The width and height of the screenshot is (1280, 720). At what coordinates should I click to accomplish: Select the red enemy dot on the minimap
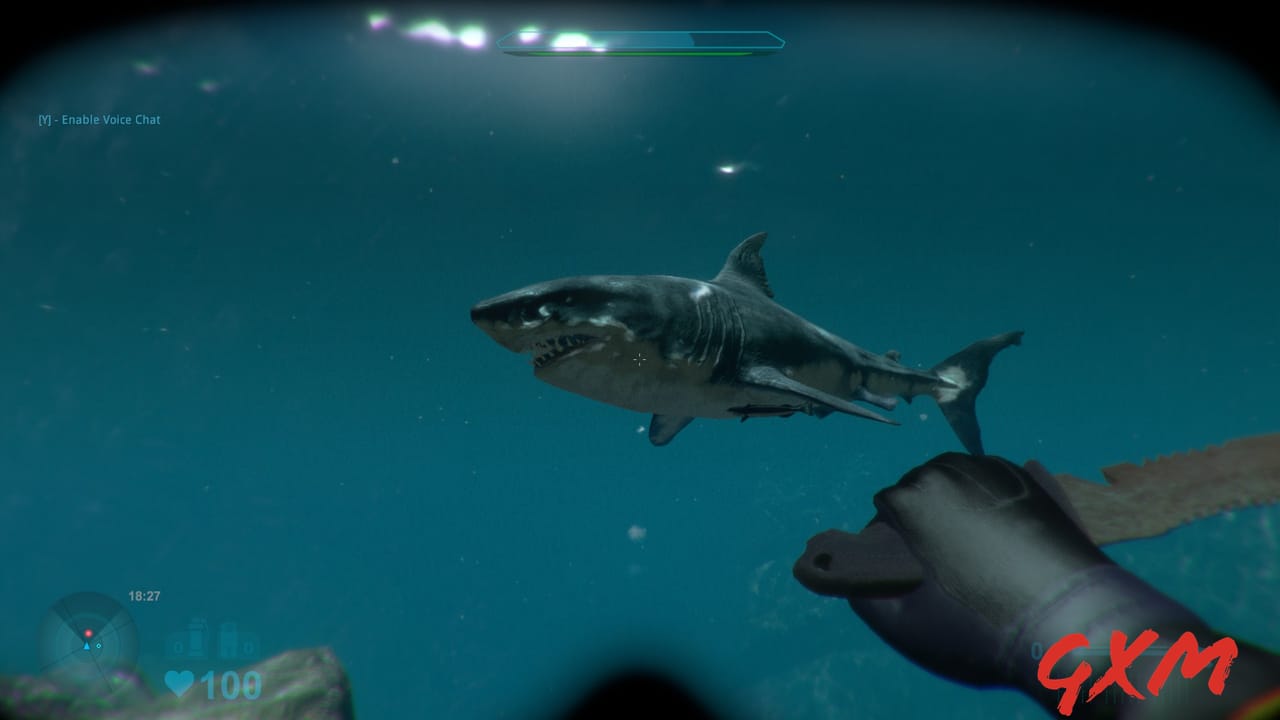(89, 633)
